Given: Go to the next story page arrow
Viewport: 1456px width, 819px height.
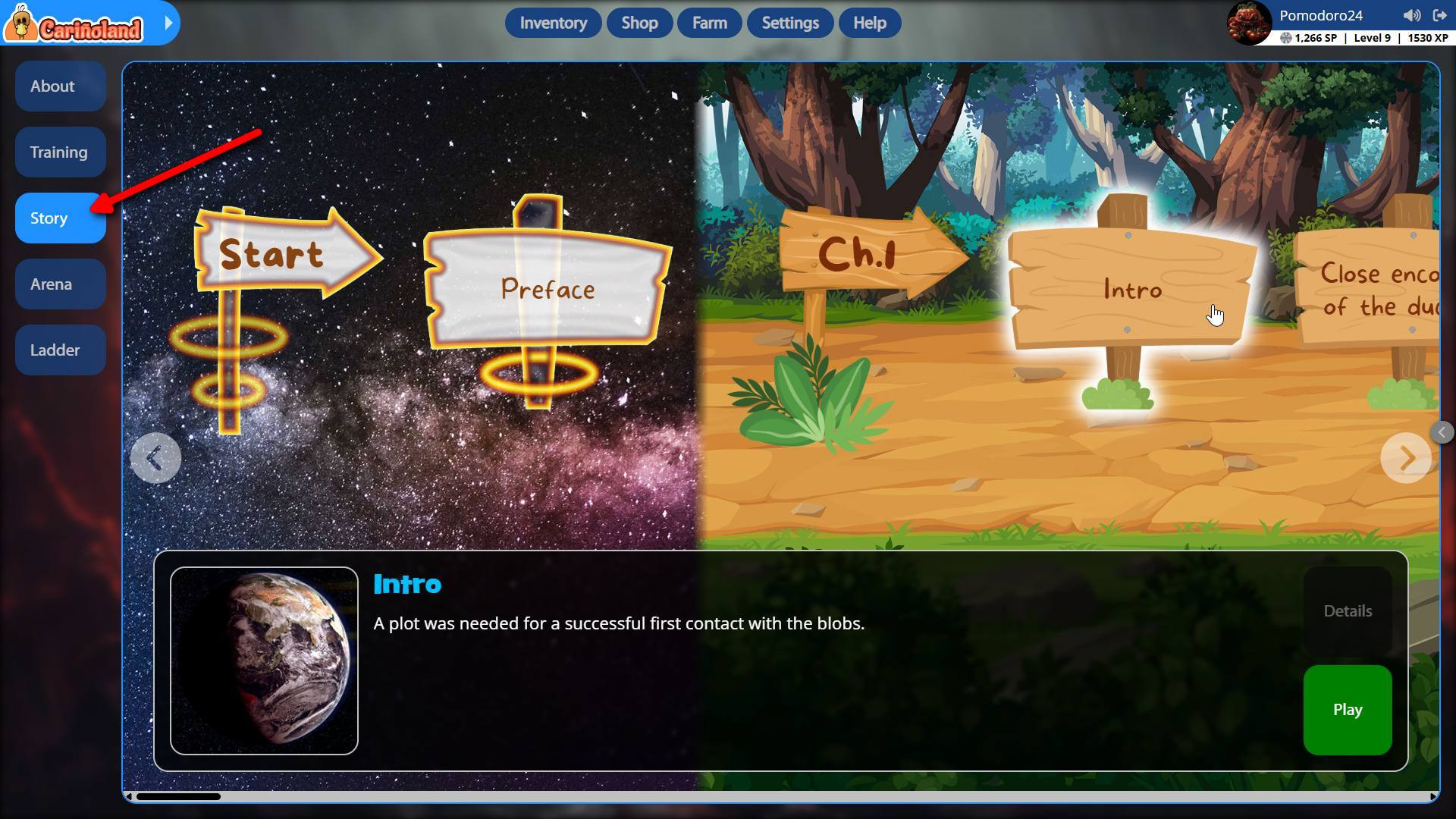Looking at the screenshot, I should click(x=1406, y=458).
